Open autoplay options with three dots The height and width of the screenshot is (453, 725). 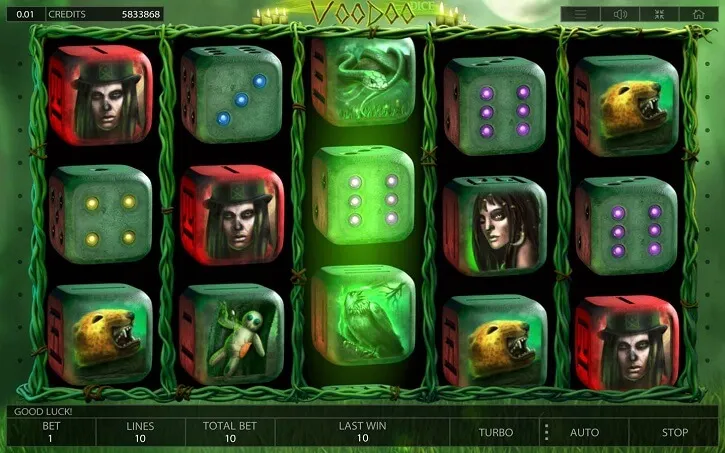(x=546, y=433)
